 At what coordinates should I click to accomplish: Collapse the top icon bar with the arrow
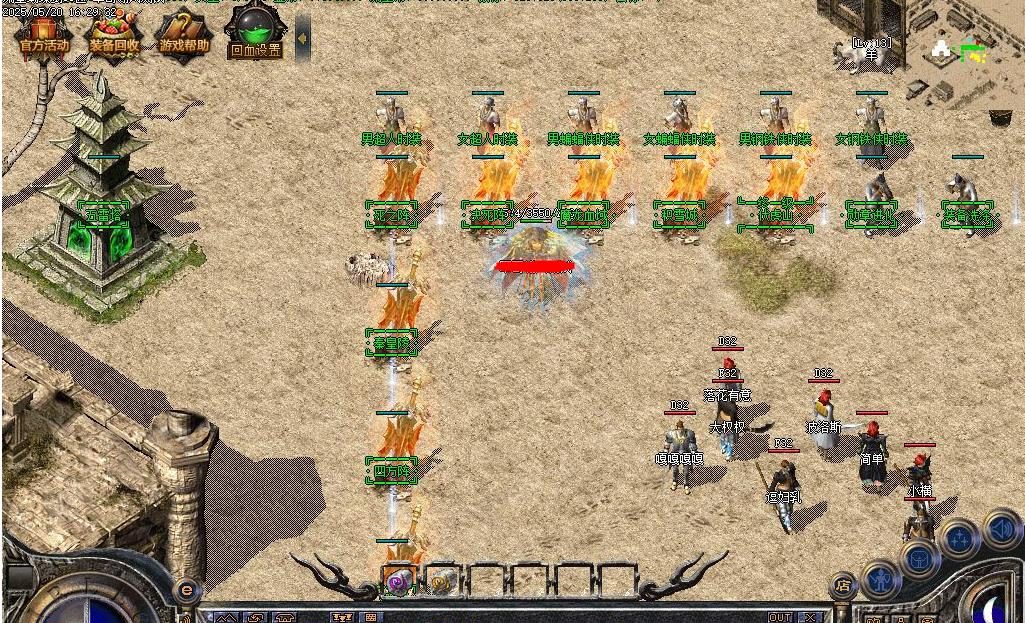[x=302, y=39]
